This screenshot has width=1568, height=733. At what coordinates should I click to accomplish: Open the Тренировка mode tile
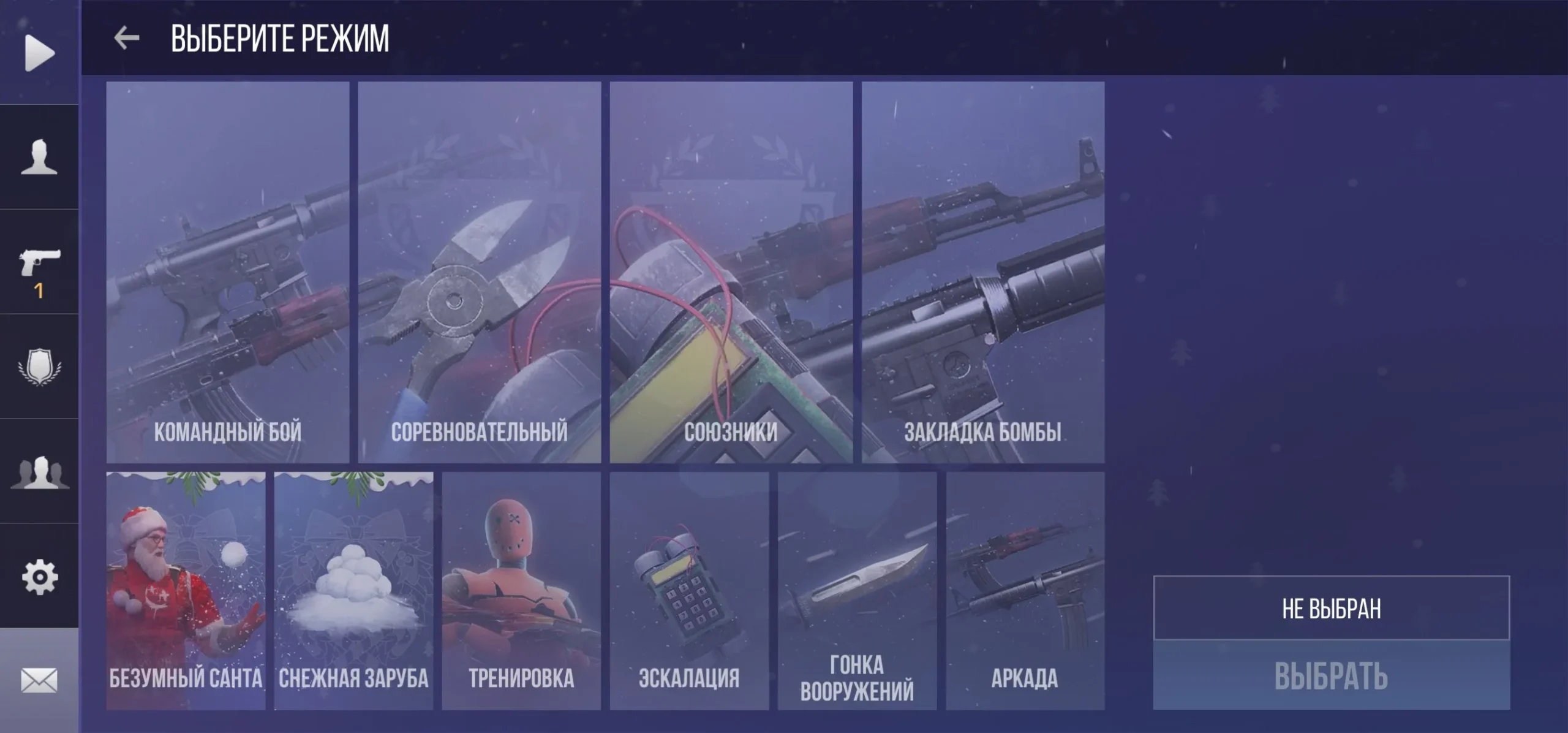tap(521, 591)
